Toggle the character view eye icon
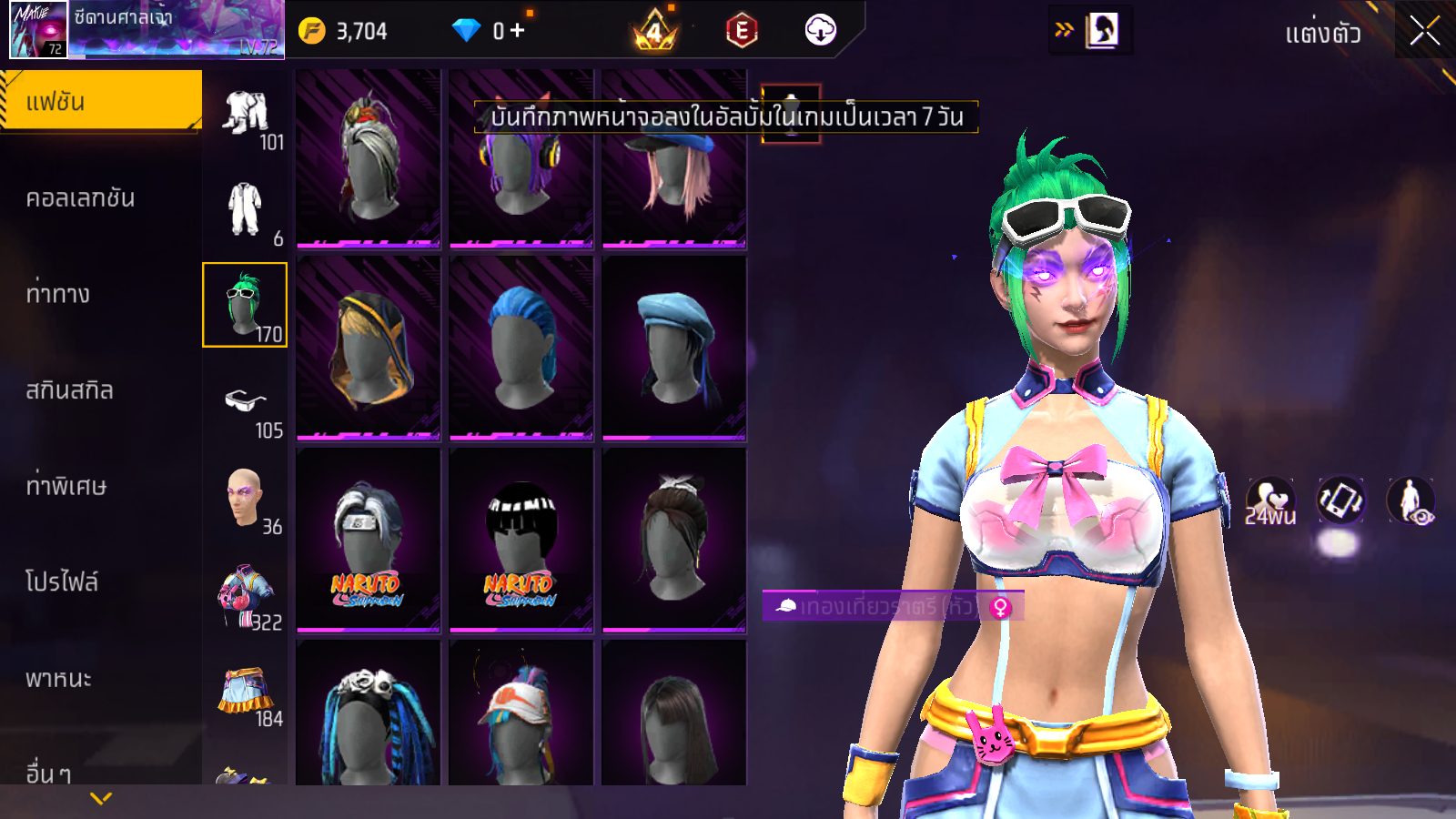The width and height of the screenshot is (1456, 819). click(1410, 500)
